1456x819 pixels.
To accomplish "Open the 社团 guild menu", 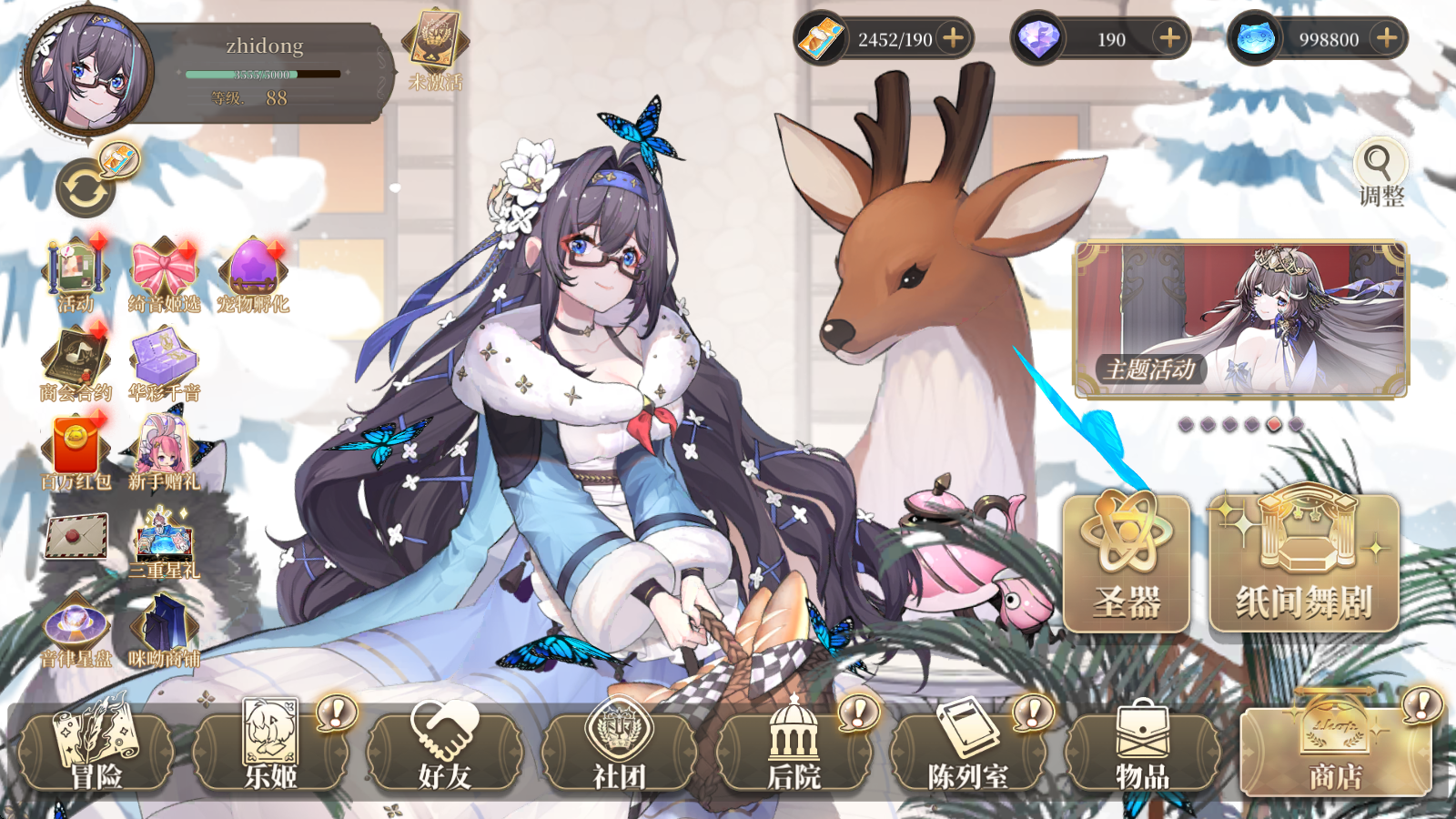I will click(620, 751).
